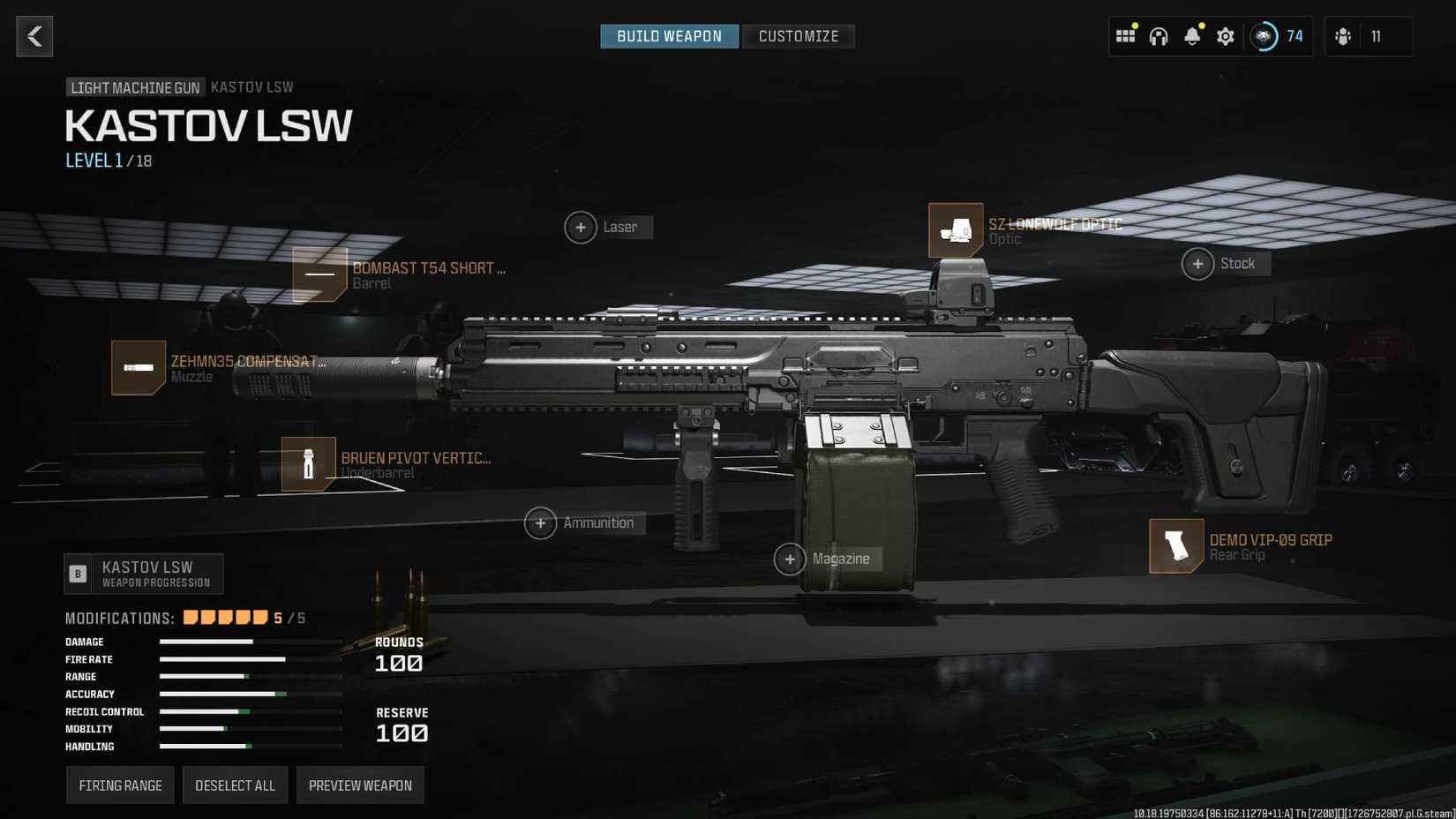This screenshot has width=1456, height=819.
Task: Open the social party icon showing 11
Action: 1343,36
